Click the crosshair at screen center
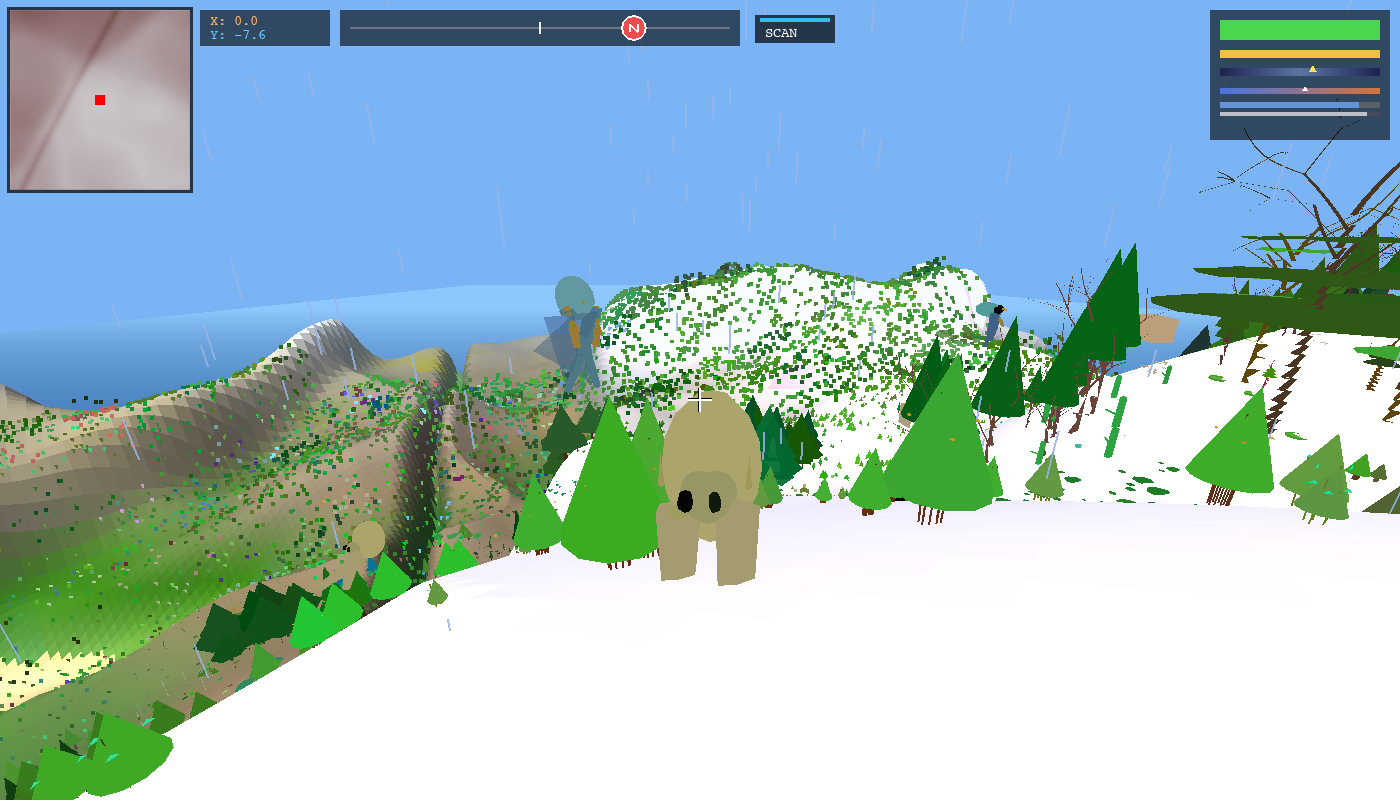The image size is (1400, 800). point(699,401)
